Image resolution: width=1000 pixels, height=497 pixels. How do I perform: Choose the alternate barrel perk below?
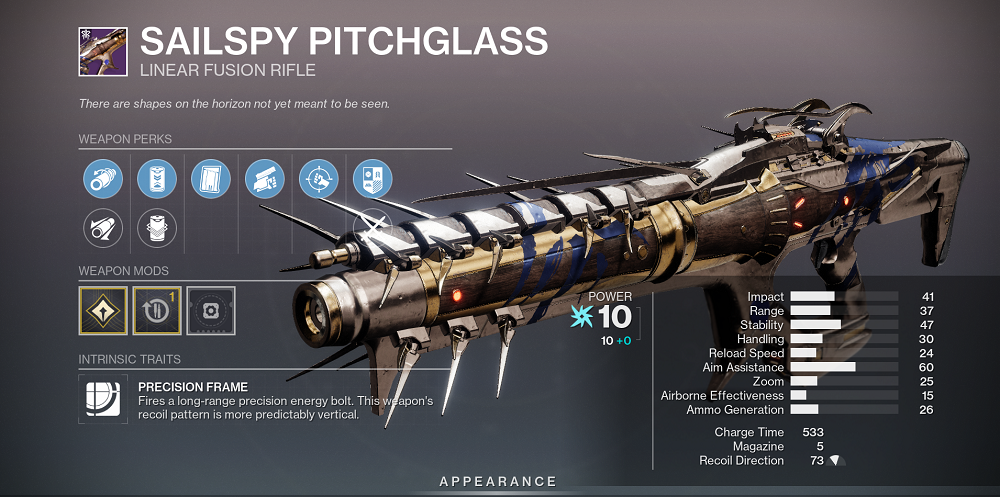102,229
